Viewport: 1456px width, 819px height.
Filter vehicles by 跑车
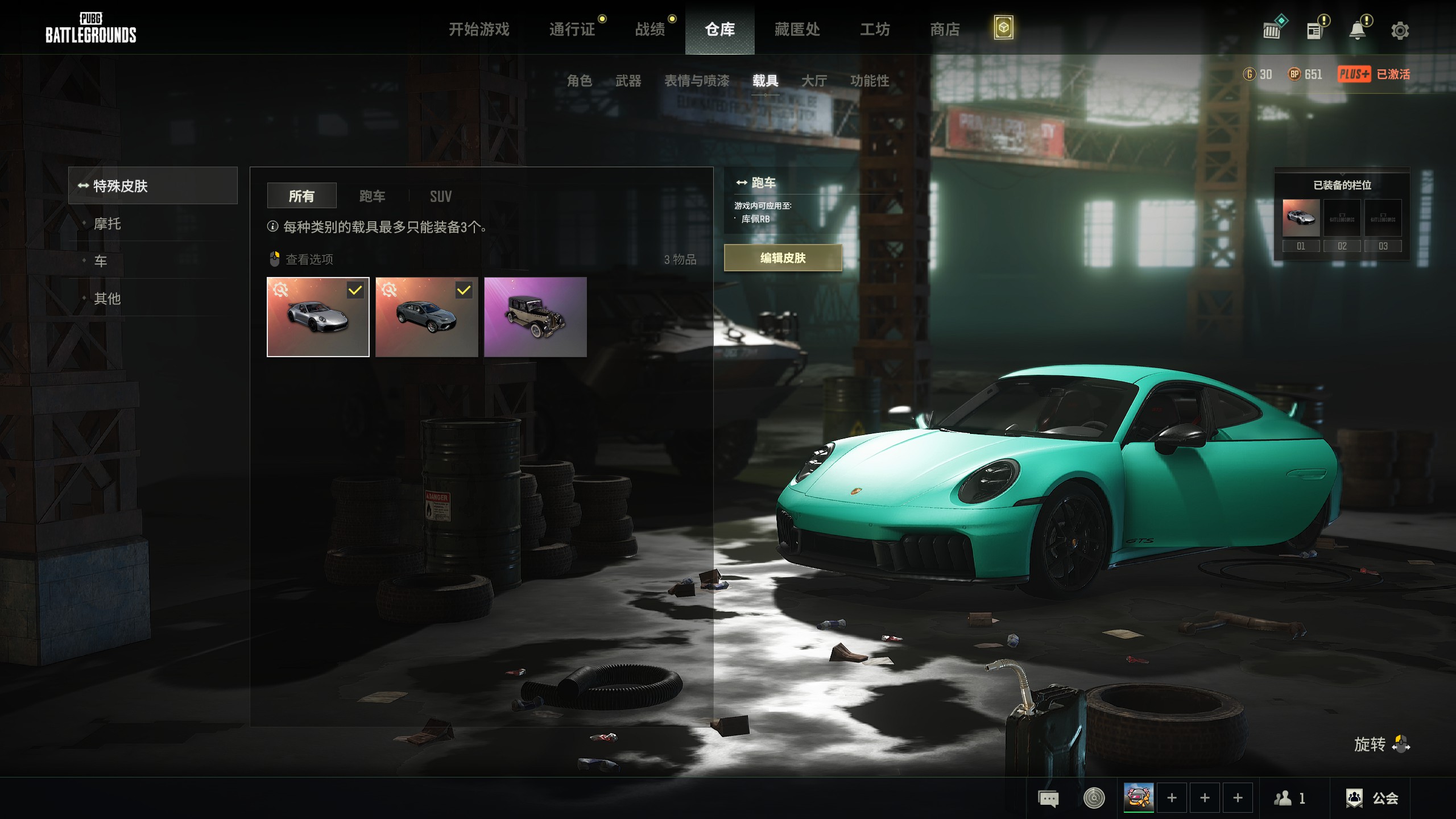[373, 196]
